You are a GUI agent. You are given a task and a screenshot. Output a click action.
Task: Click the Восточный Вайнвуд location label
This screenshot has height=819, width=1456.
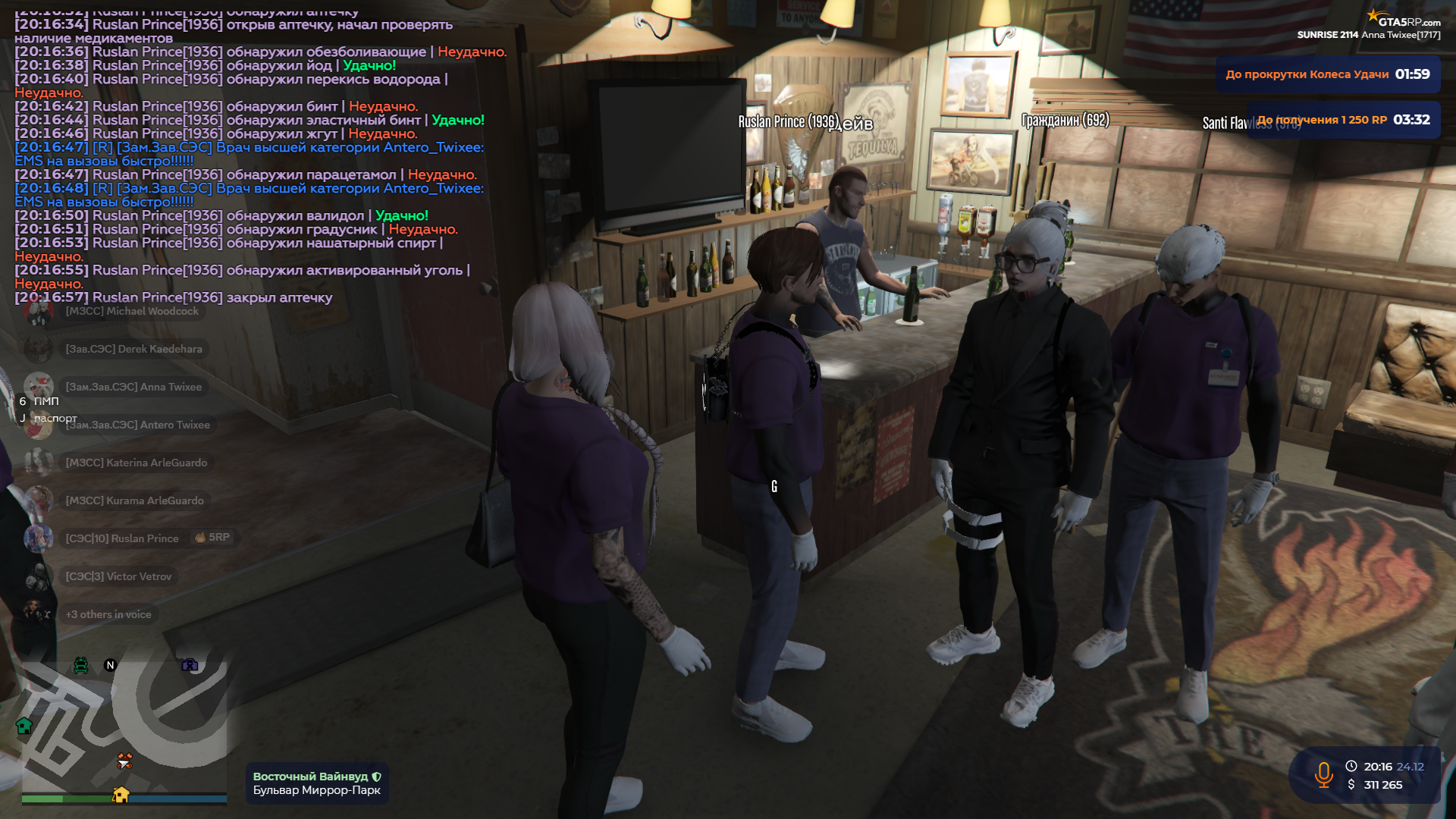pos(312,776)
